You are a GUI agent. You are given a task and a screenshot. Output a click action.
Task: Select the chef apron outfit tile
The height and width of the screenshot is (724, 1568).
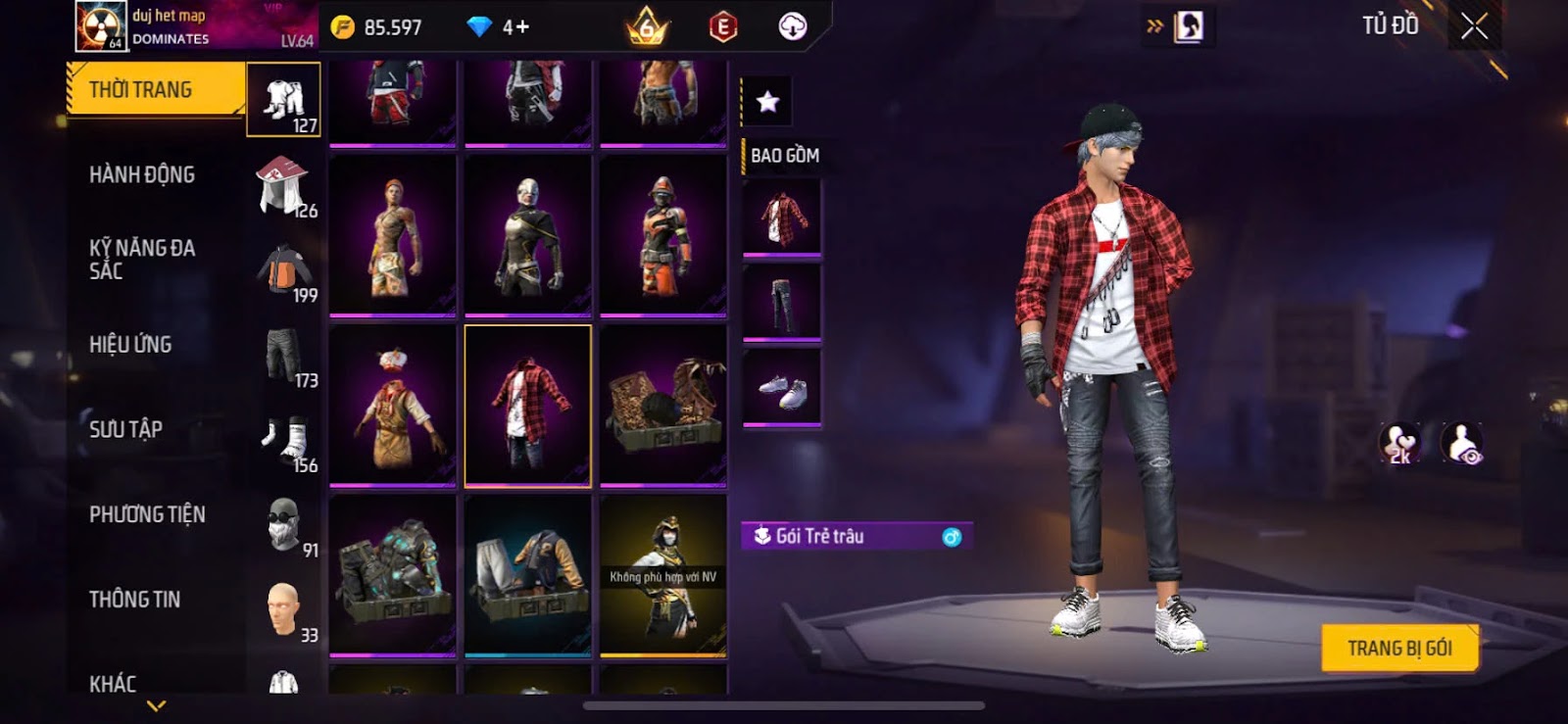[x=392, y=406]
